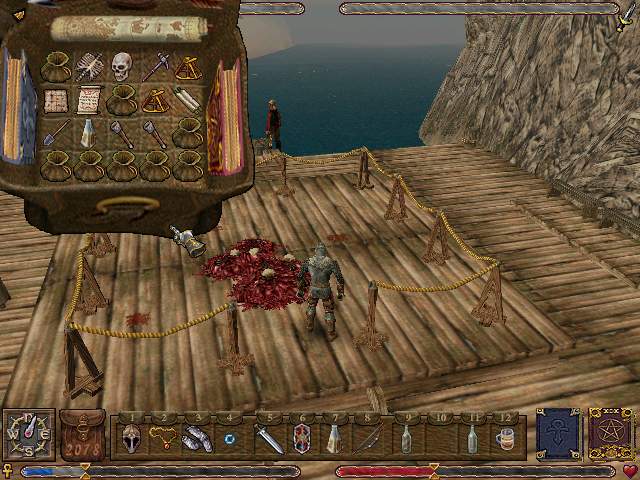The height and width of the screenshot is (480, 640).
Task: Select the square parchment map item
Action: (55, 100)
